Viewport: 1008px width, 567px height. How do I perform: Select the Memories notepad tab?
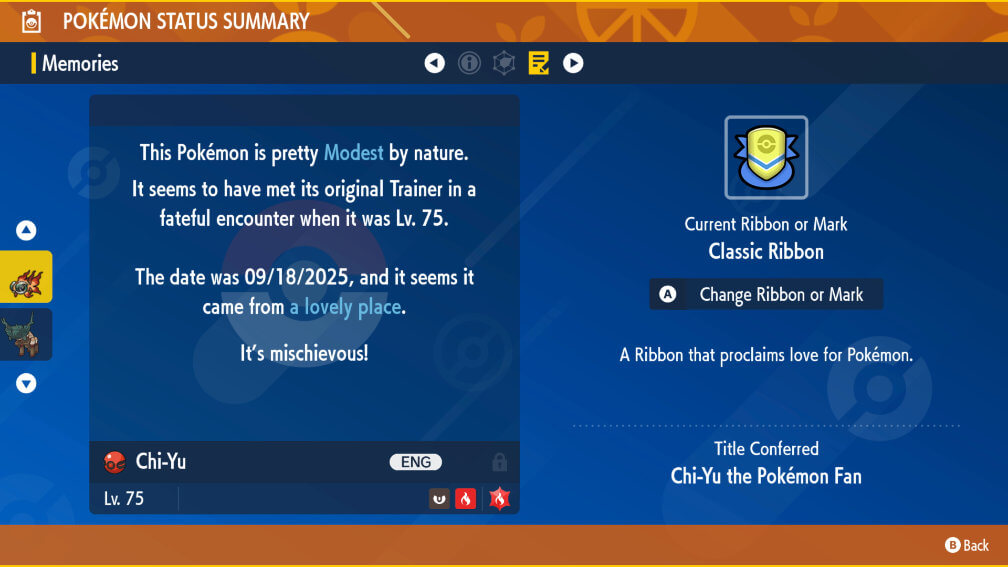[x=539, y=64]
